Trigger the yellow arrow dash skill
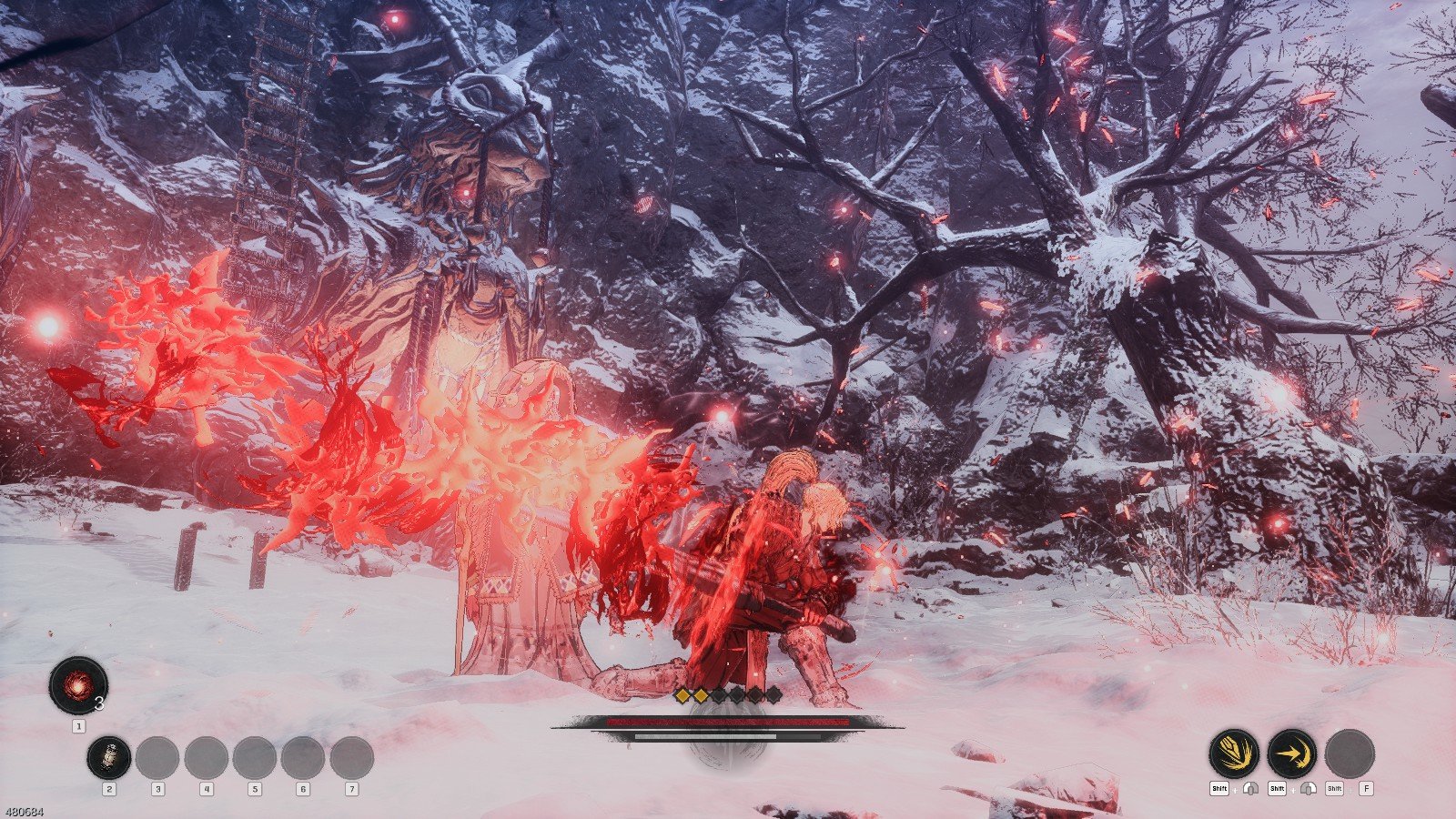Screen dimensions: 1456x819 (x=1291, y=753)
